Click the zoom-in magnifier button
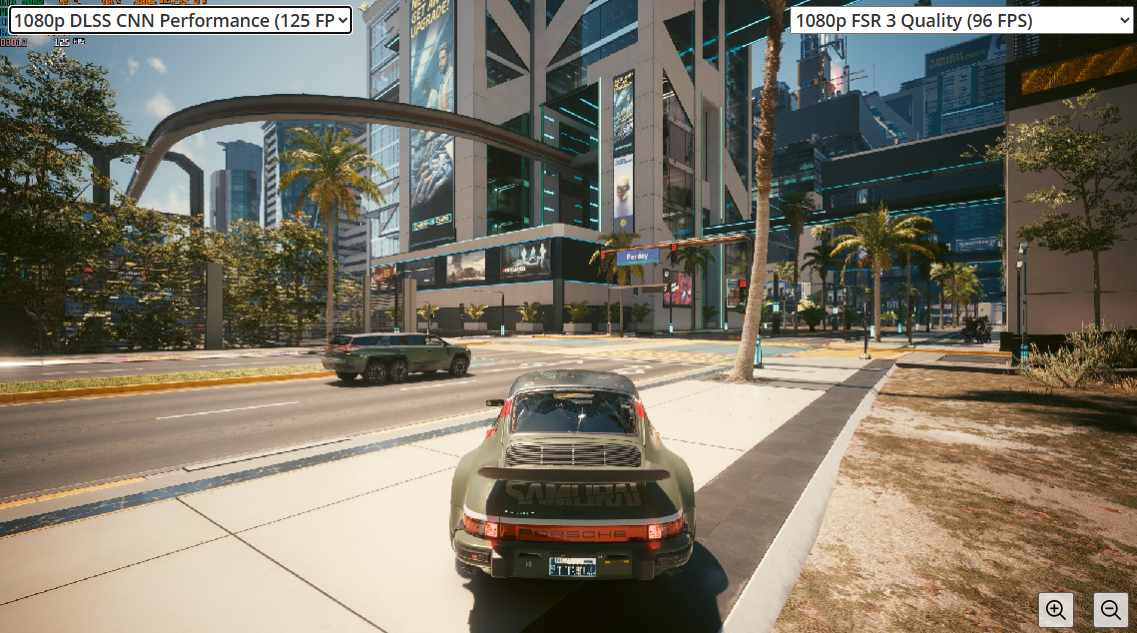This screenshot has height=633, width=1137. 1056,609
